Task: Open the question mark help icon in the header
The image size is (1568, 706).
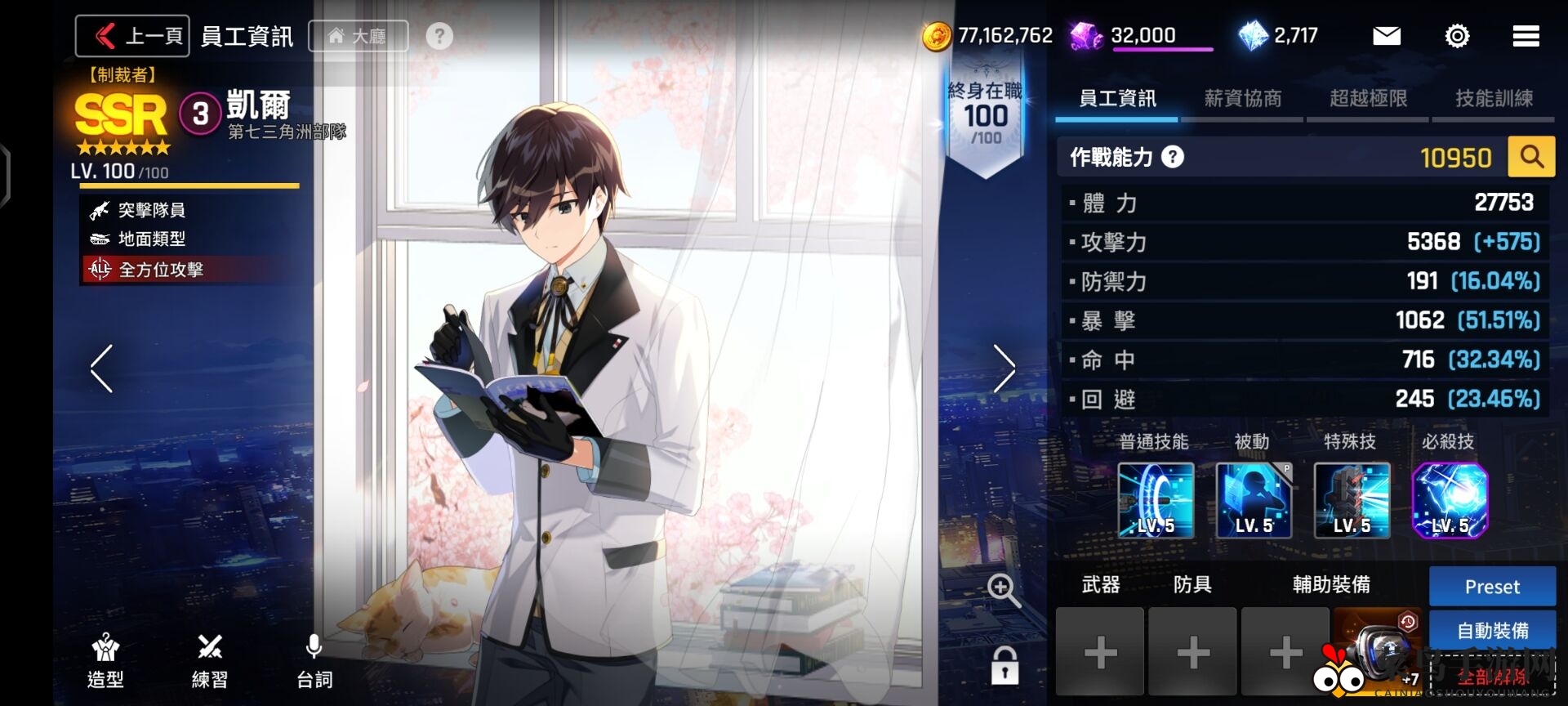Action: pyautogui.click(x=439, y=36)
